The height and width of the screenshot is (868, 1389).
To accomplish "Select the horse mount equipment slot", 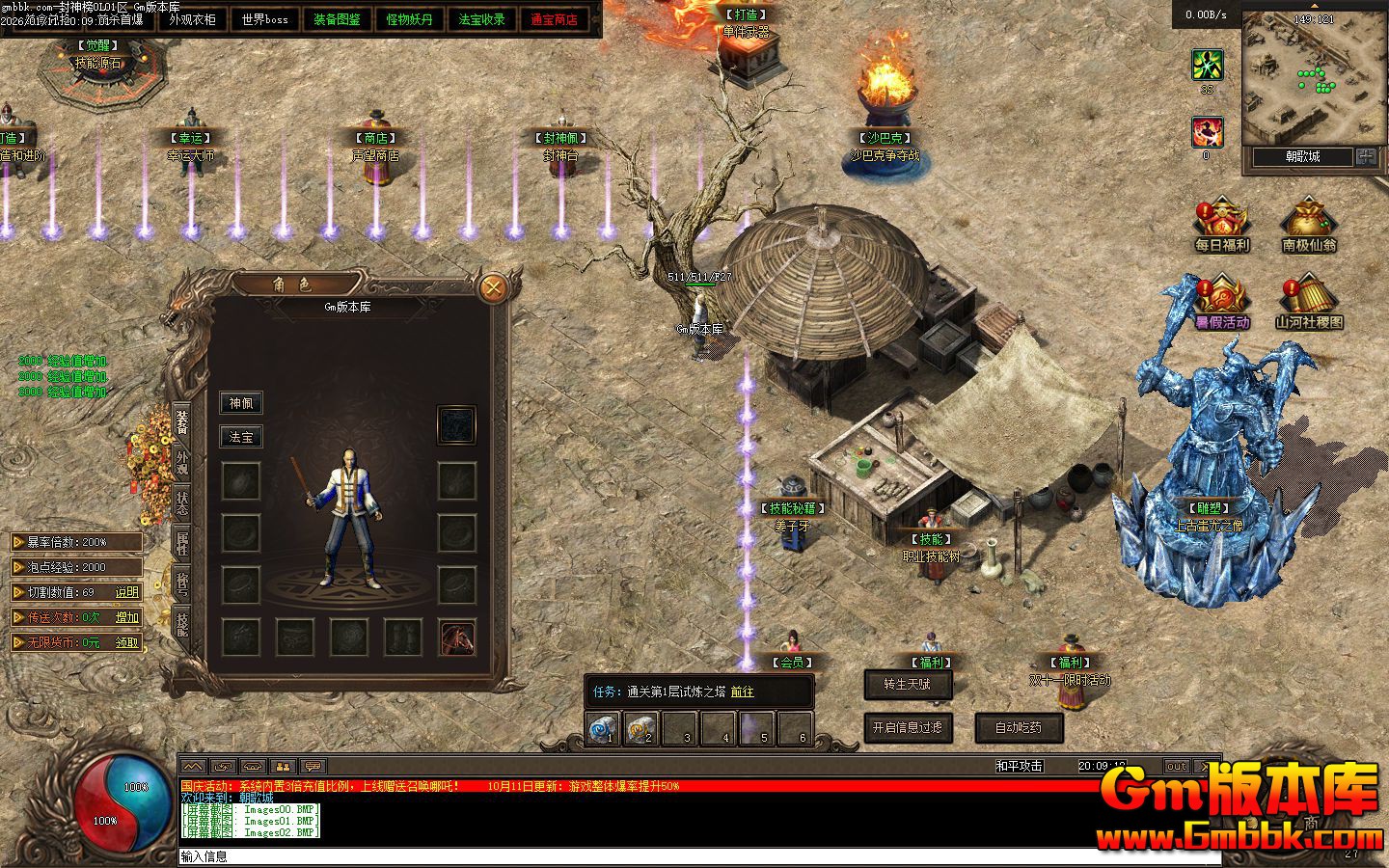I will 457,637.
